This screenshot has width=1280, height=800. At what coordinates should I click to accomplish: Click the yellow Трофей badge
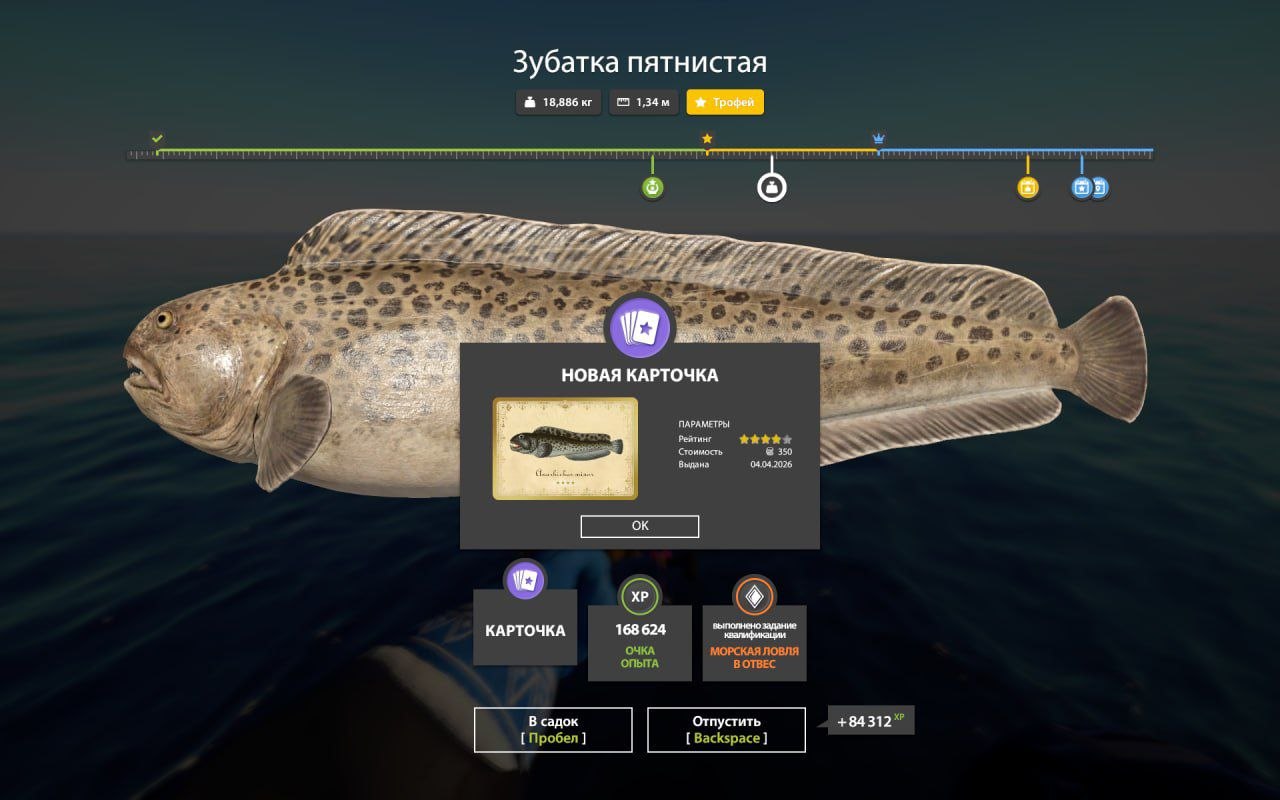(724, 102)
